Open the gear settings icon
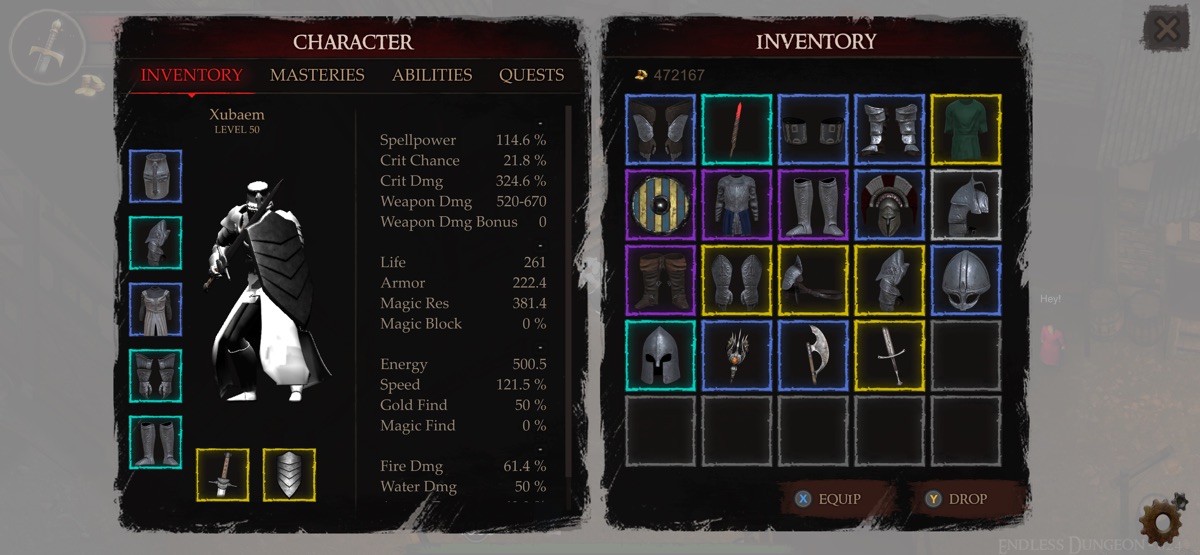This screenshot has height=555, width=1200. (1160, 521)
